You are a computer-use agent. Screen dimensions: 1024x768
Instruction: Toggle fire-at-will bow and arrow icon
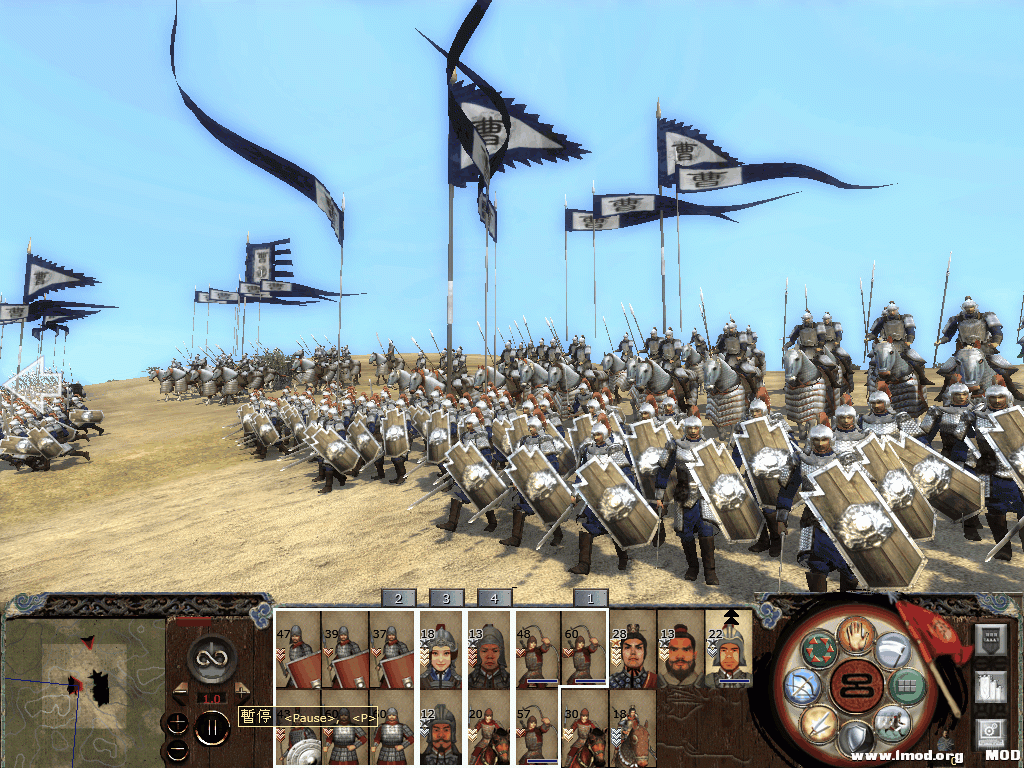click(x=803, y=687)
